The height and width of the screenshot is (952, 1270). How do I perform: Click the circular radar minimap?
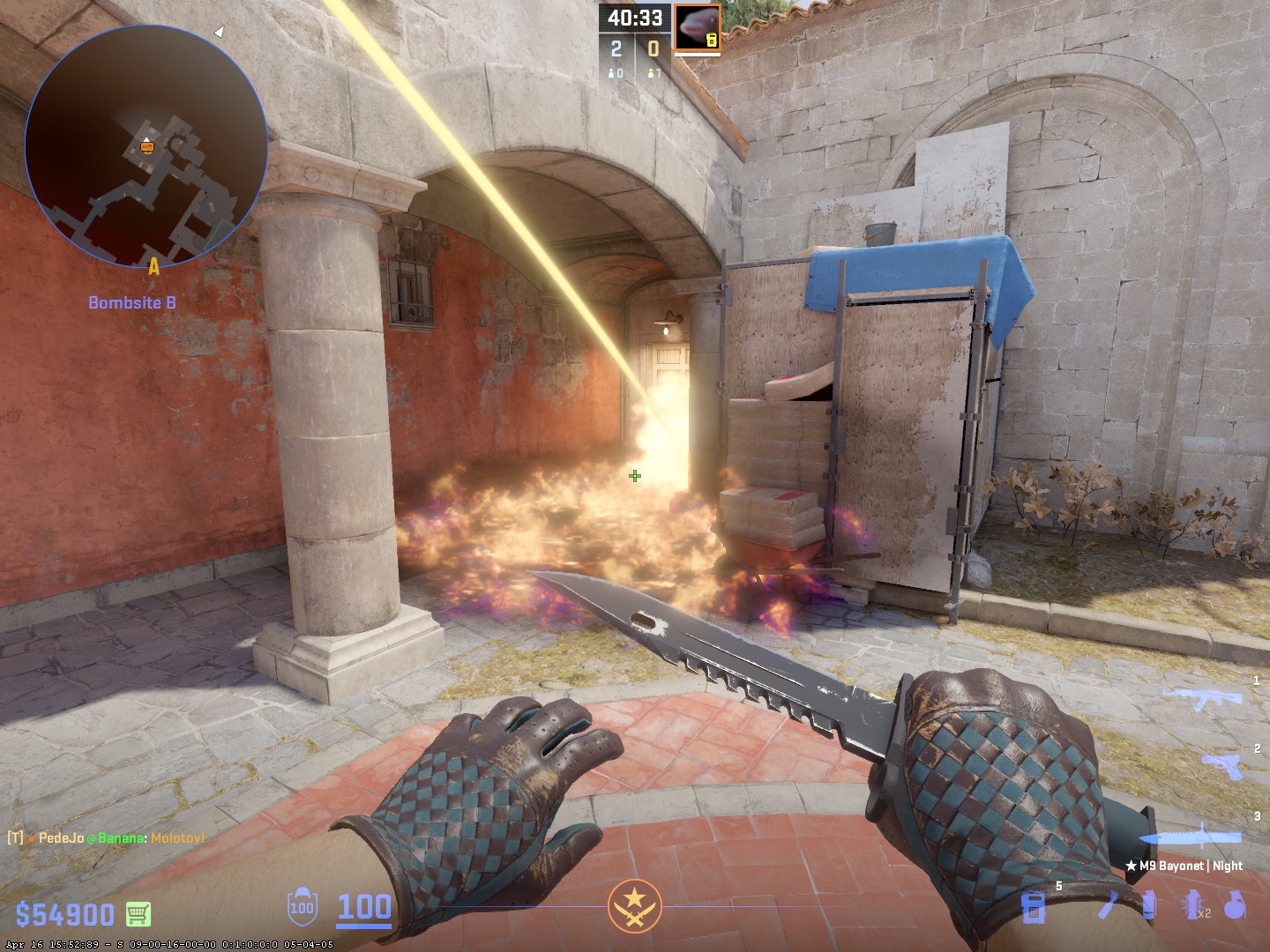point(146,146)
